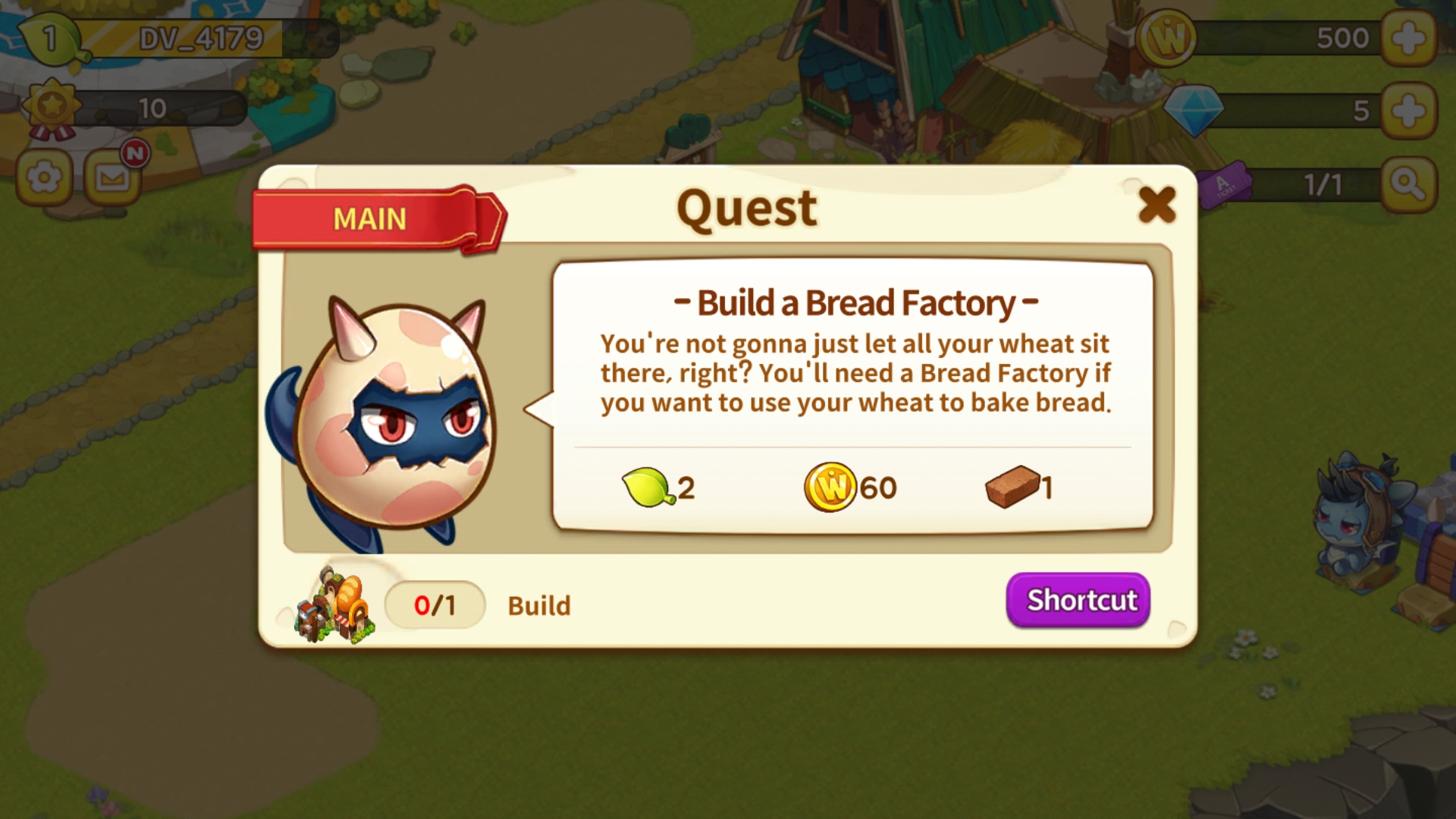Check the mailbox envelope icon
The width and height of the screenshot is (1456, 819).
(x=112, y=179)
